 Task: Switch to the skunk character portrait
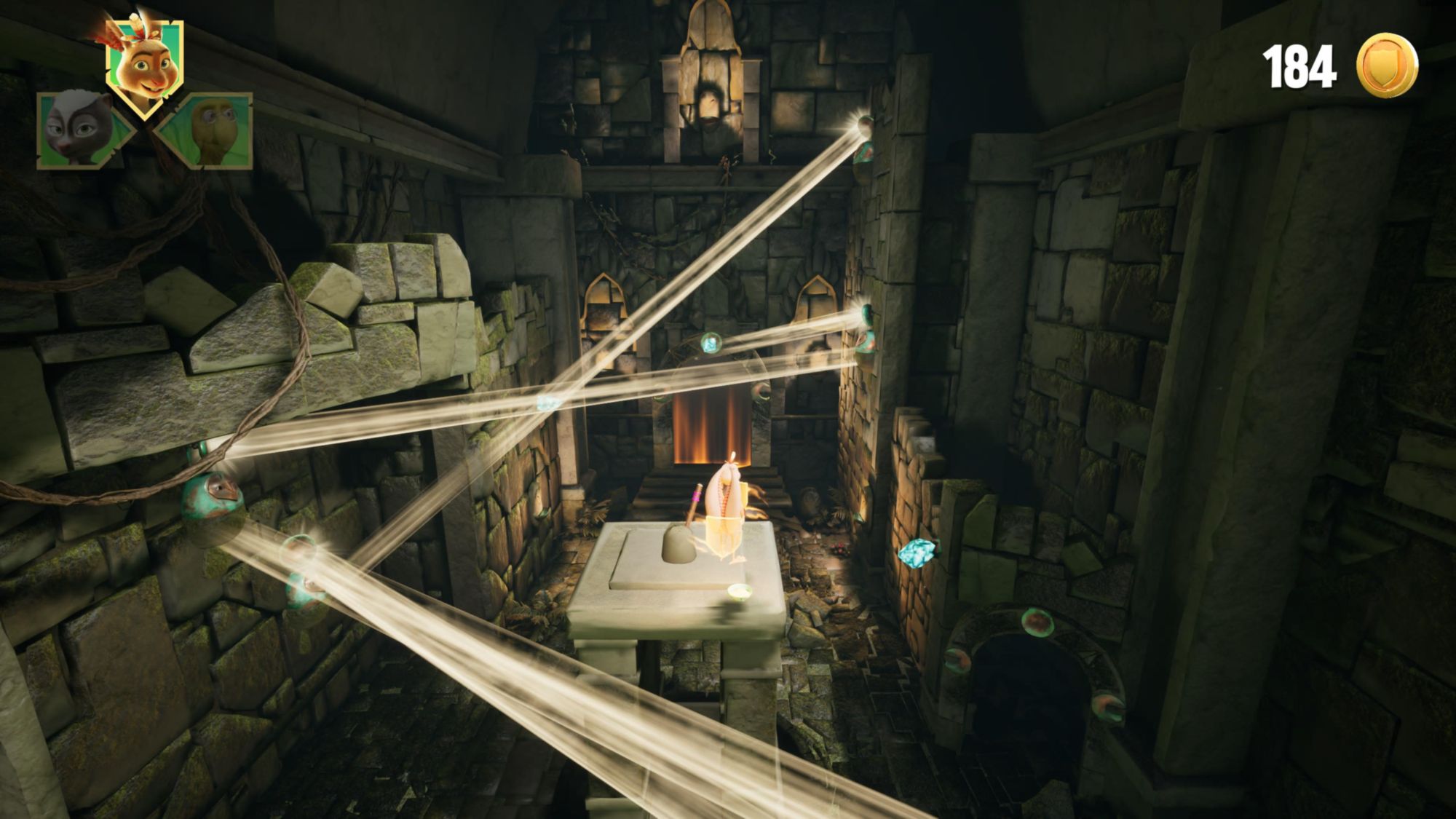coord(79,130)
